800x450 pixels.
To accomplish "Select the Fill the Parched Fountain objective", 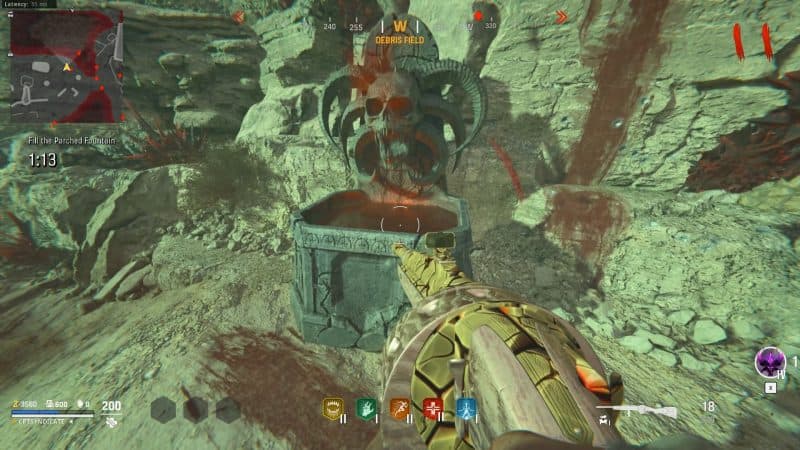I will [x=72, y=142].
